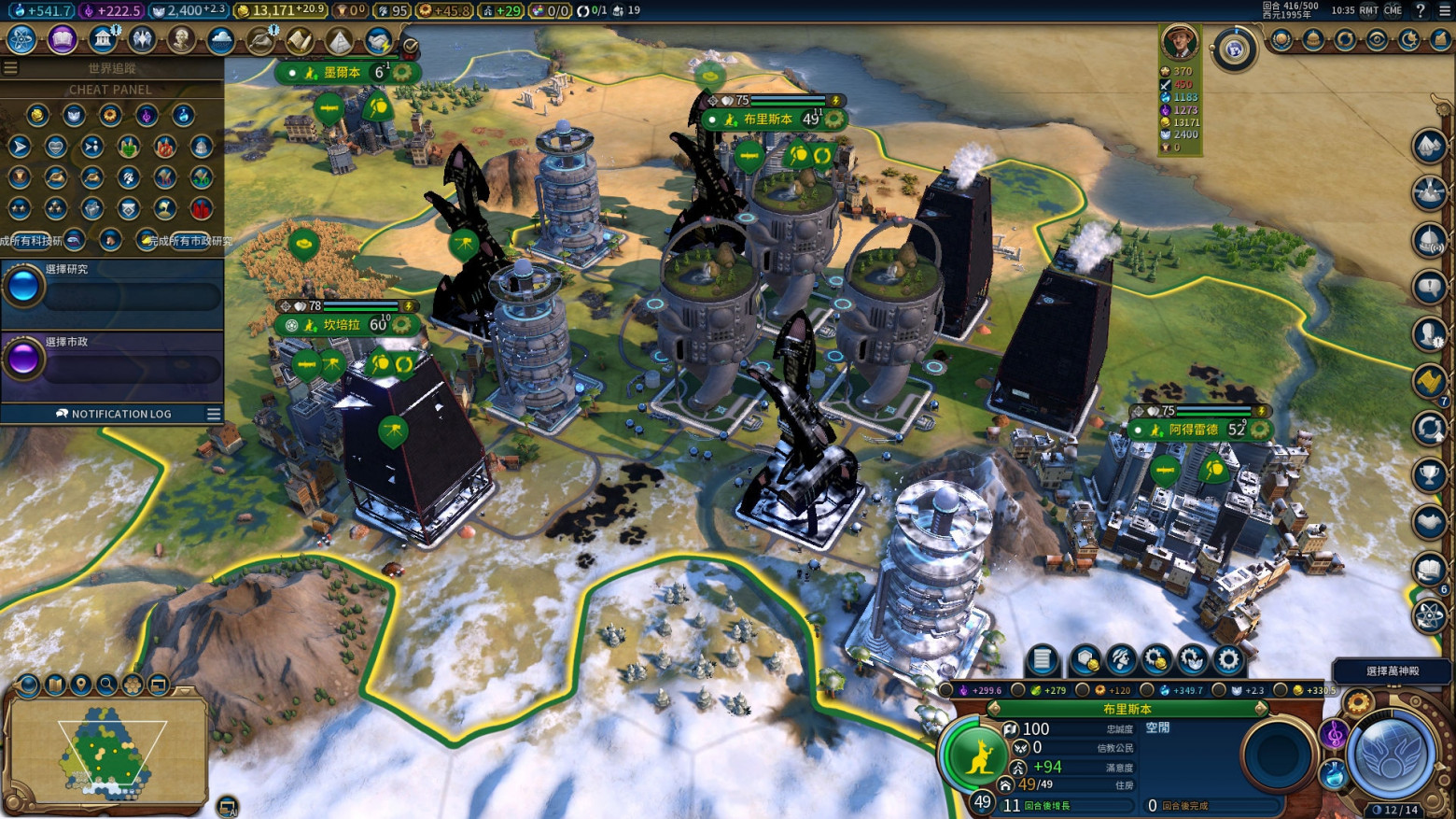Open the Civilopedia question mark help
1456x819 pixels.
click(x=1421, y=10)
